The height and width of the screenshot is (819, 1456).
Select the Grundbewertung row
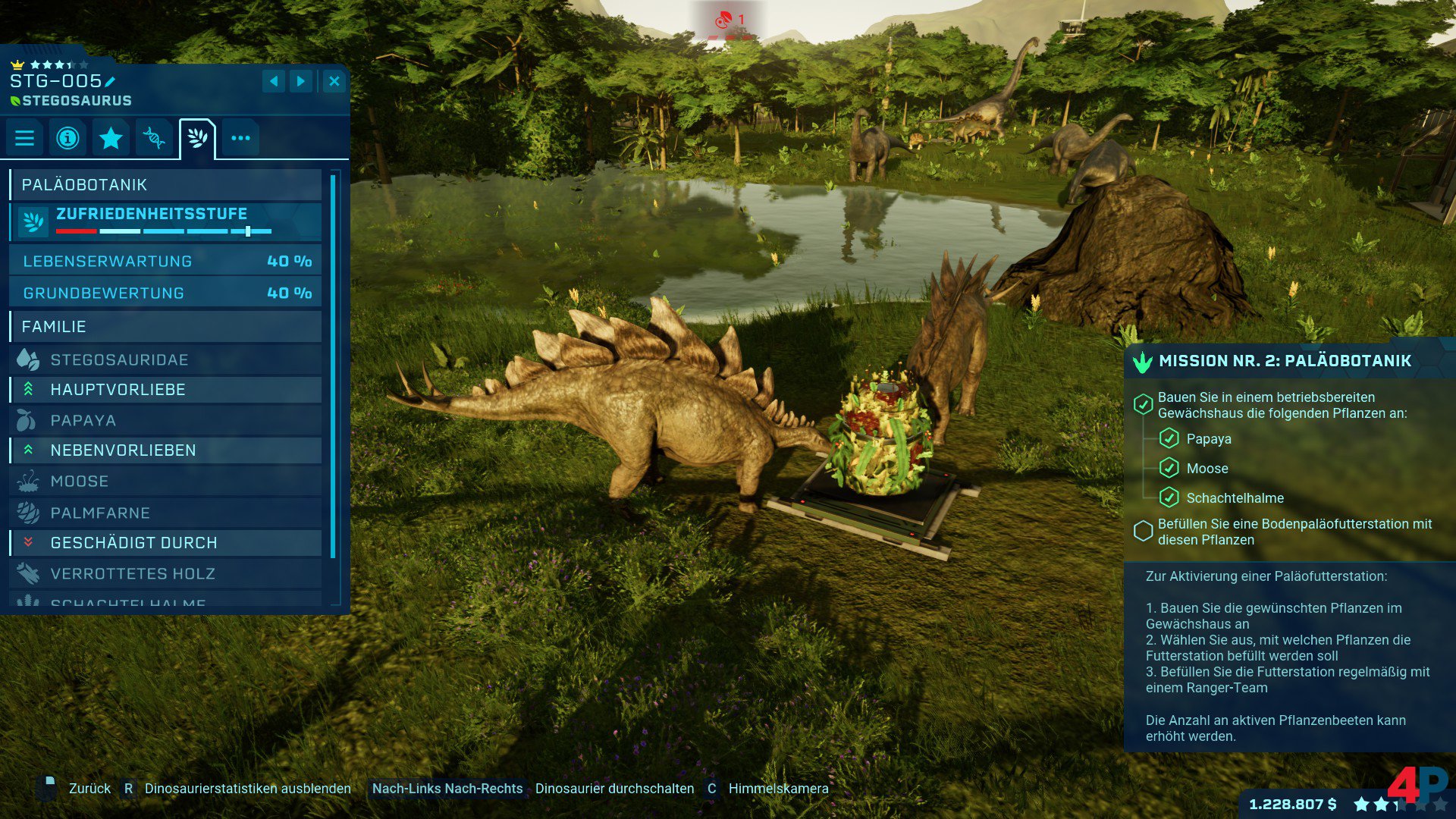165,293
